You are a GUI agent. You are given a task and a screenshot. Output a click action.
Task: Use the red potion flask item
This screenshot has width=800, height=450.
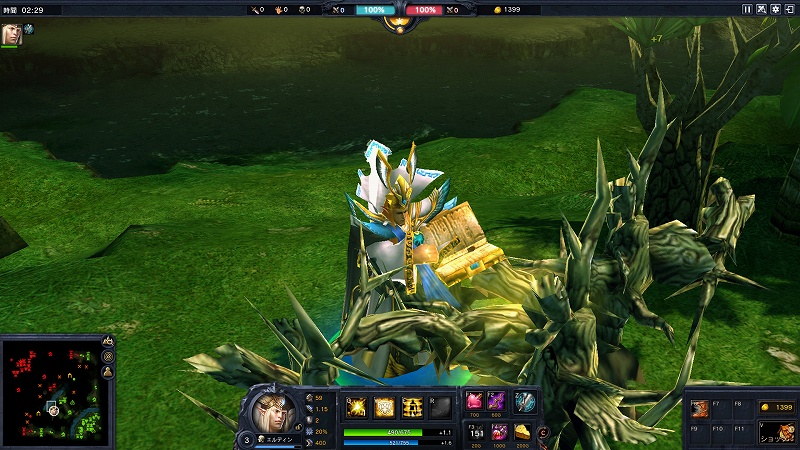click(x=497, y=432)
